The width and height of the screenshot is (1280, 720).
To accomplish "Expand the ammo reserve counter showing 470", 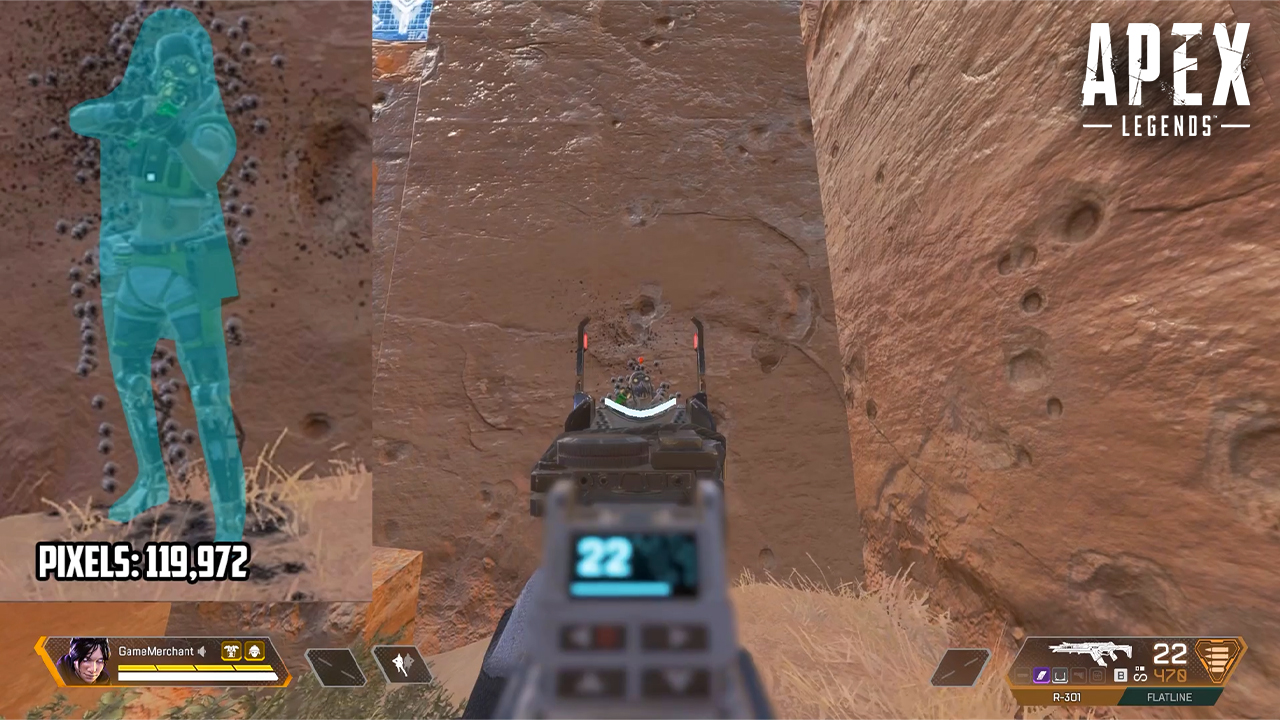I will tap(1170, 675).
